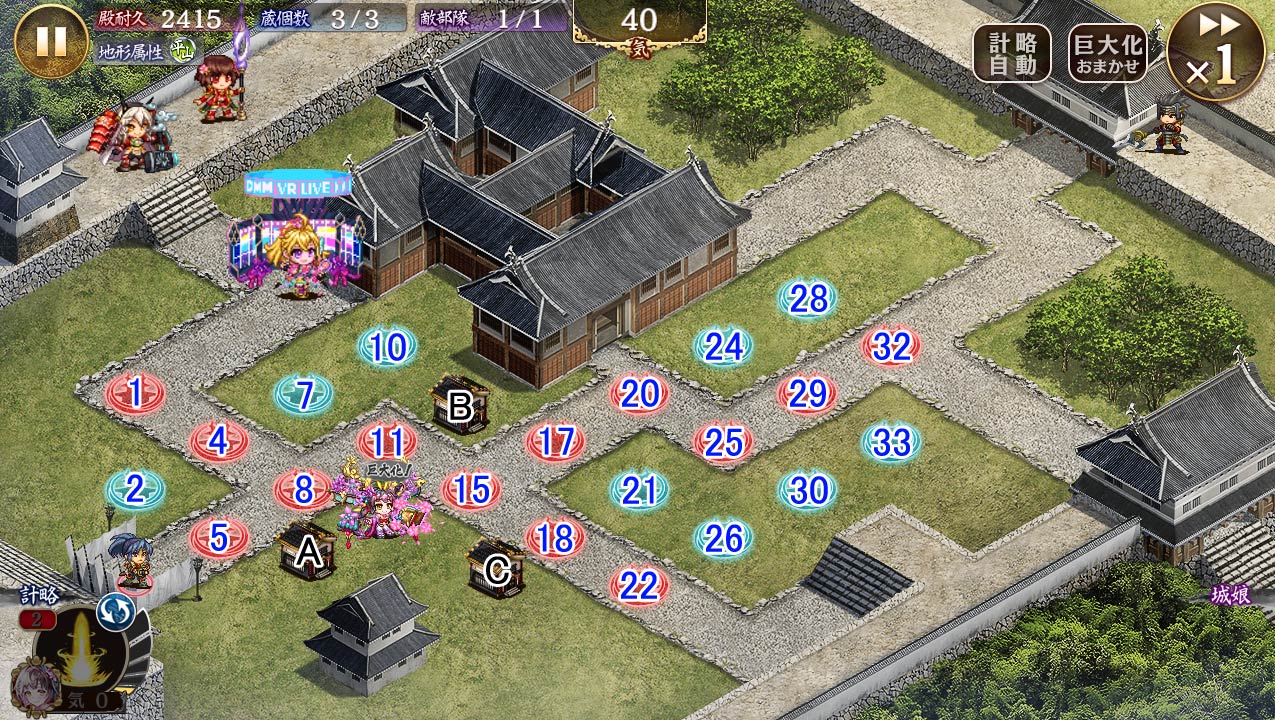
Task: Select blue deployment tile 2
Action: (x=135, y=490)
